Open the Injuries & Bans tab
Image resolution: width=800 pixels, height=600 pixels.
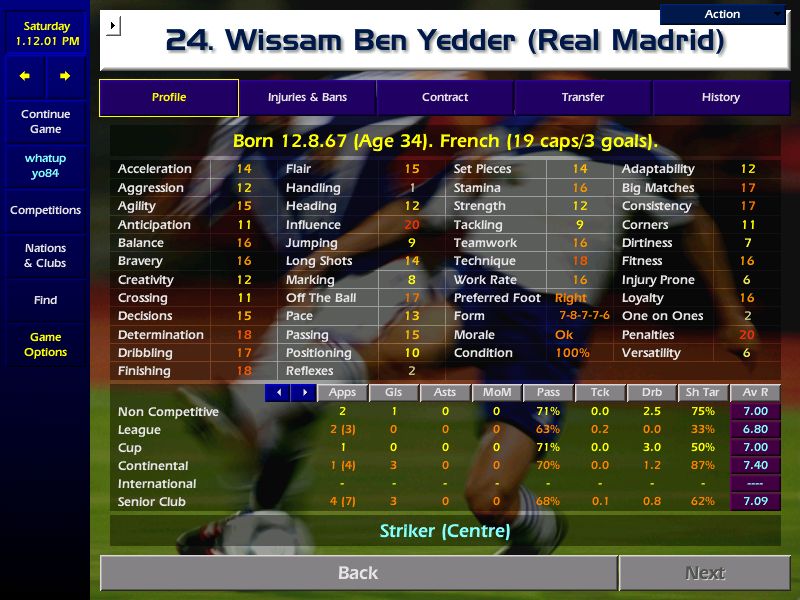coord(307,97)
